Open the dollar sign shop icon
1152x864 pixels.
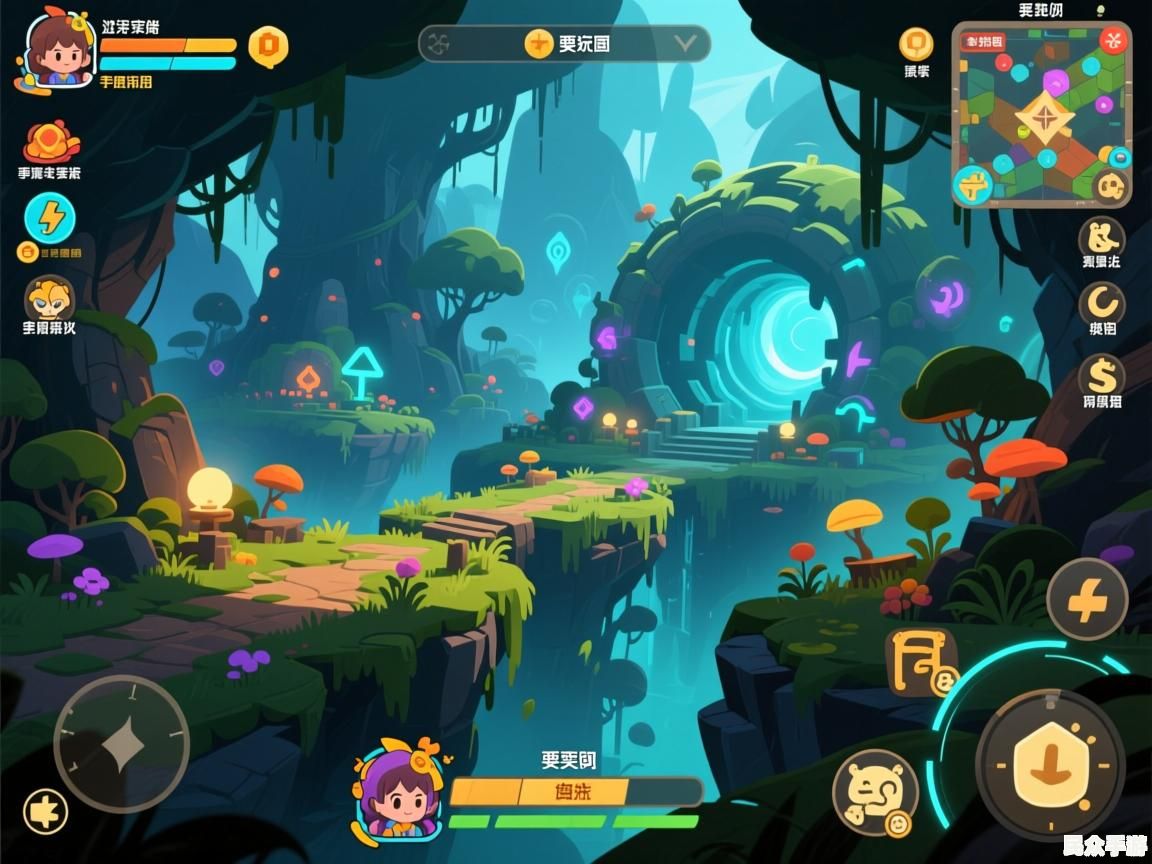[x=1102, y=376]
